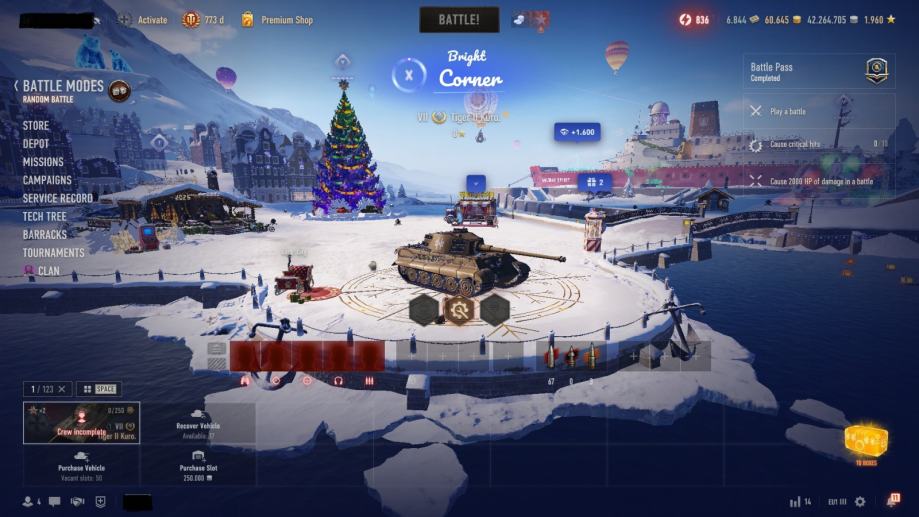View the Service Record
919x517 pixels.
pos(58,198)
